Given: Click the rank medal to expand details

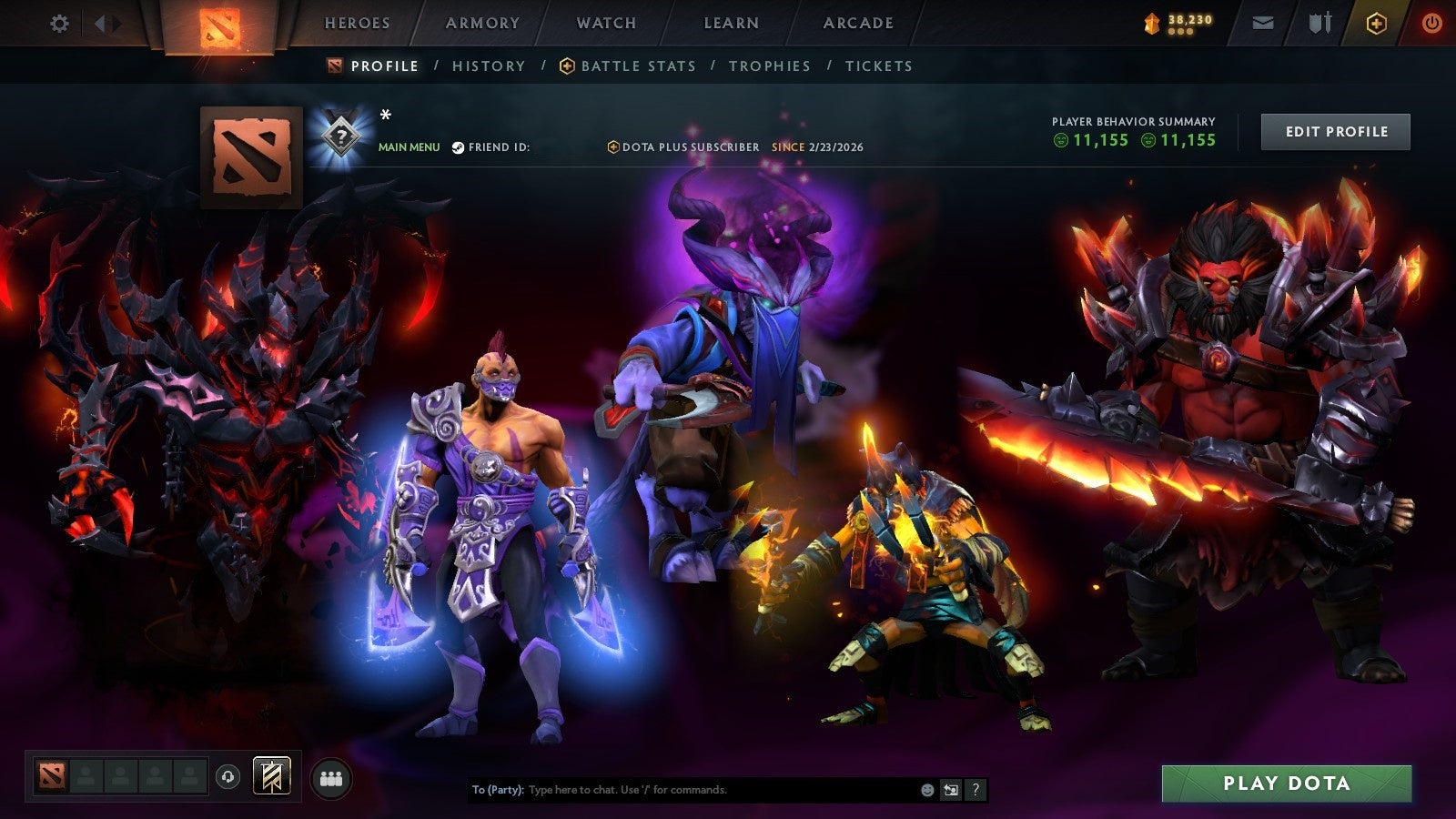Looking at the screenshot, I should 339,135.
